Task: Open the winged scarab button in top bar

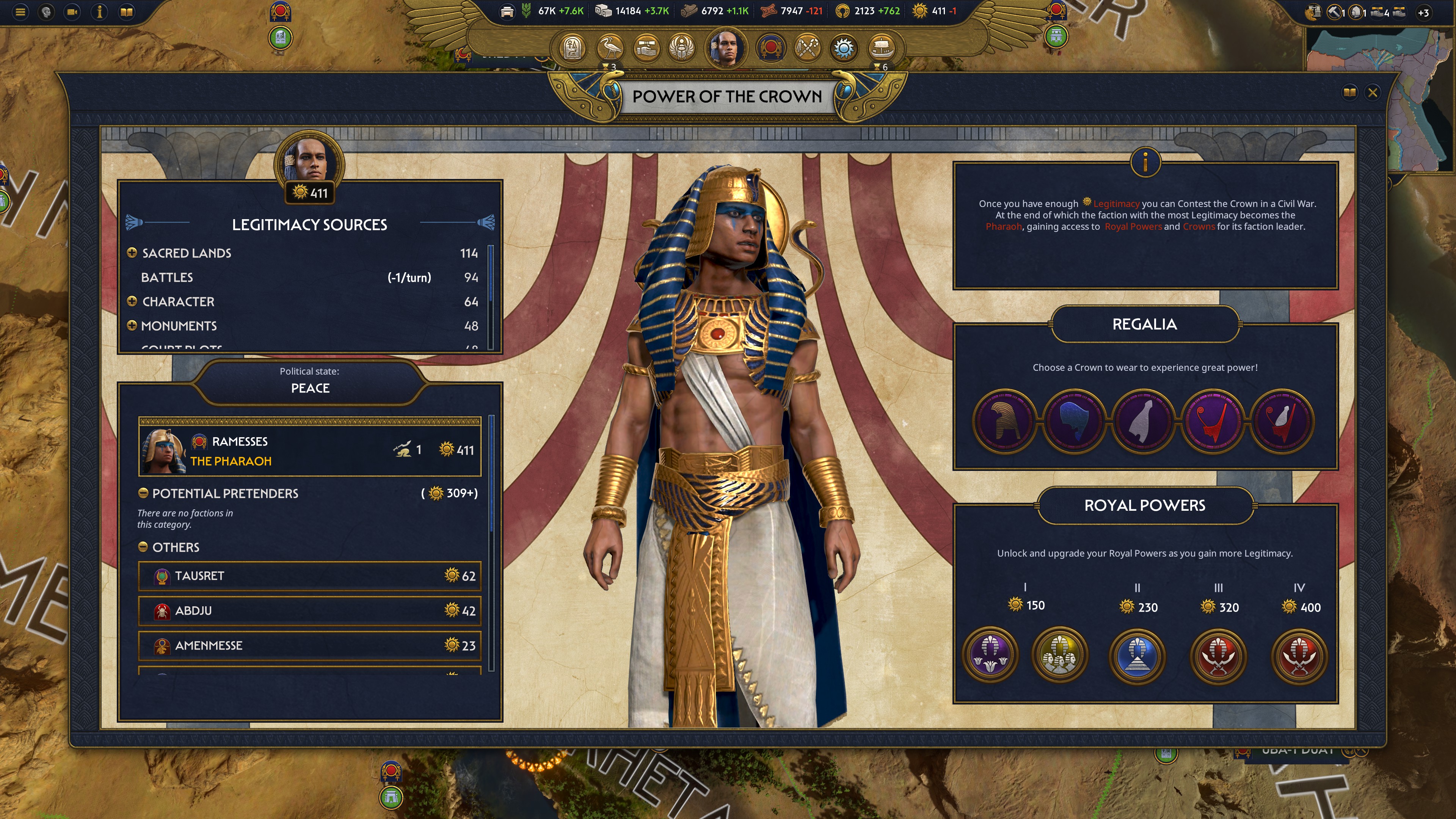Action: 682,48
